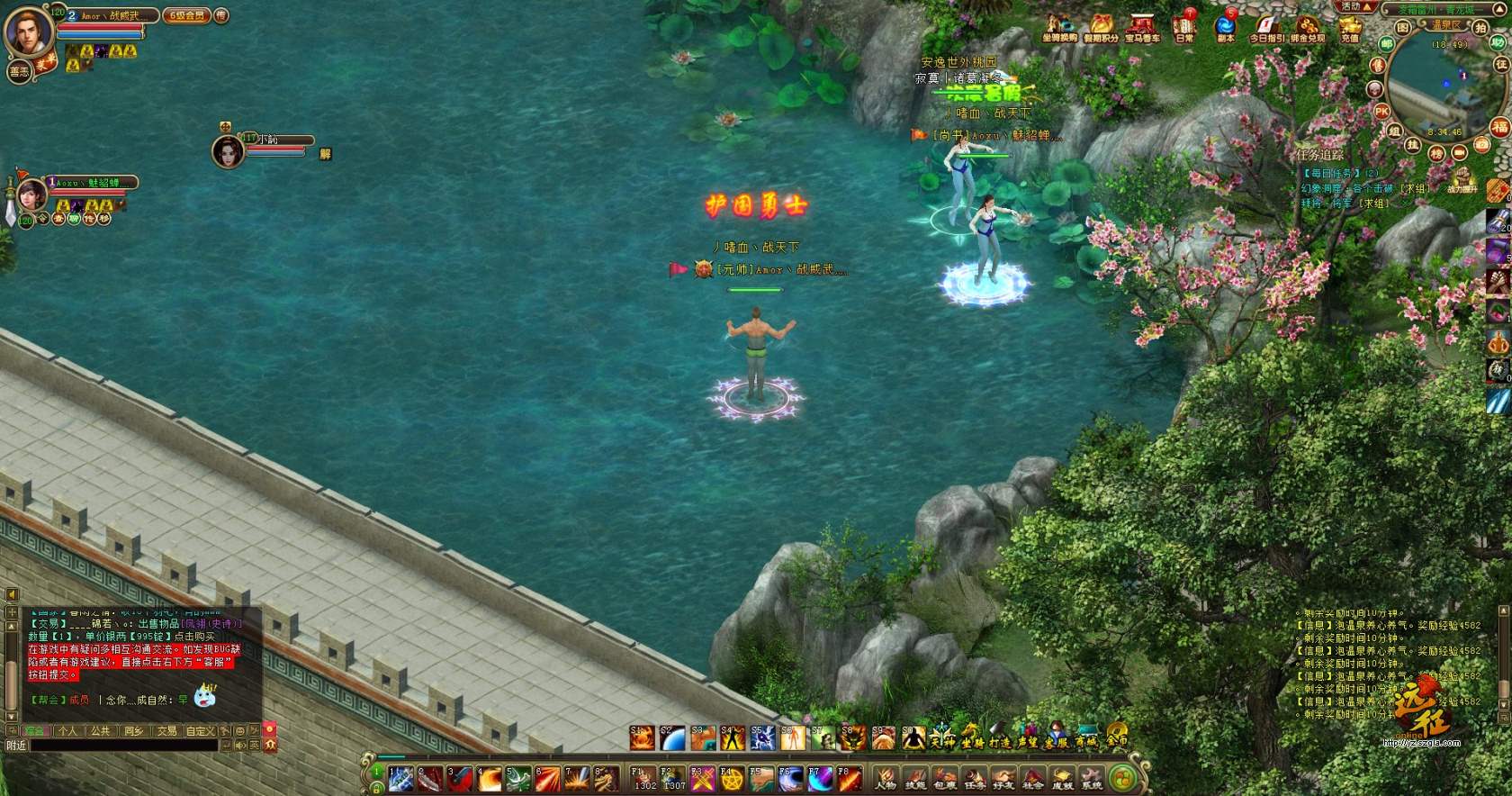
Task: Switch chat to the 交易 trade tab
Action: pyautogui.click(x=166, y=731)
